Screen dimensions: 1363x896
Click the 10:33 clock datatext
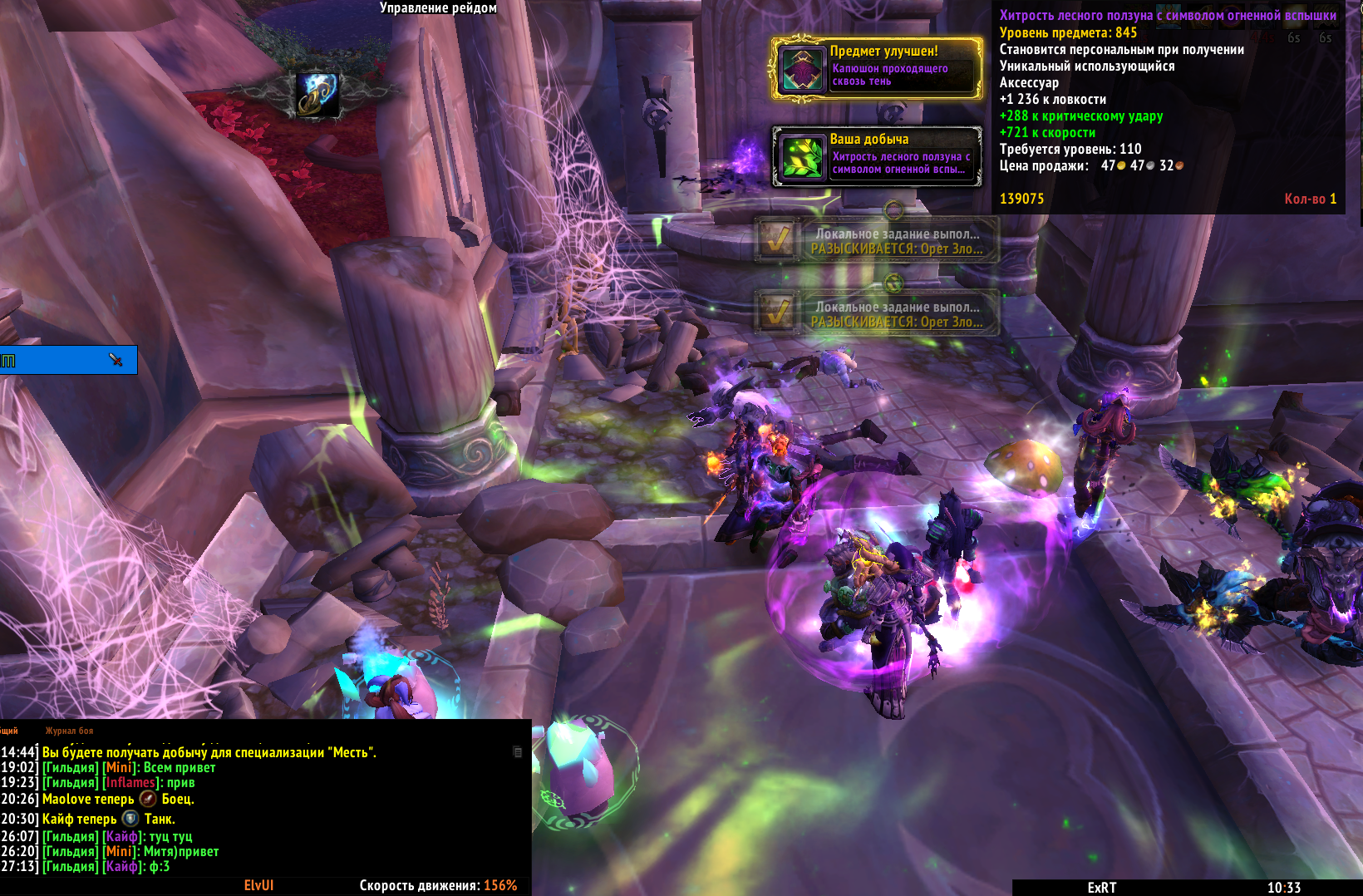click(1283, 888)
